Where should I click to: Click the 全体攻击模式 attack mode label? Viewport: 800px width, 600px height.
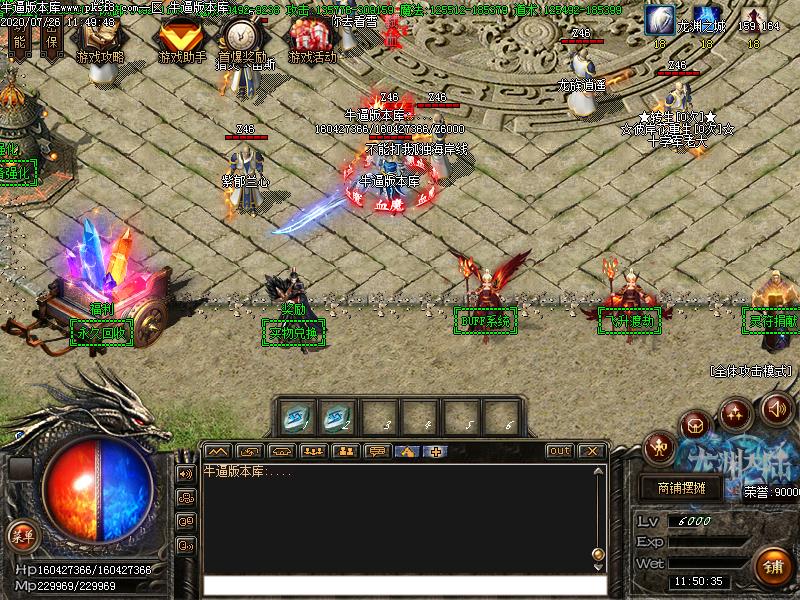tap(754, 371)
